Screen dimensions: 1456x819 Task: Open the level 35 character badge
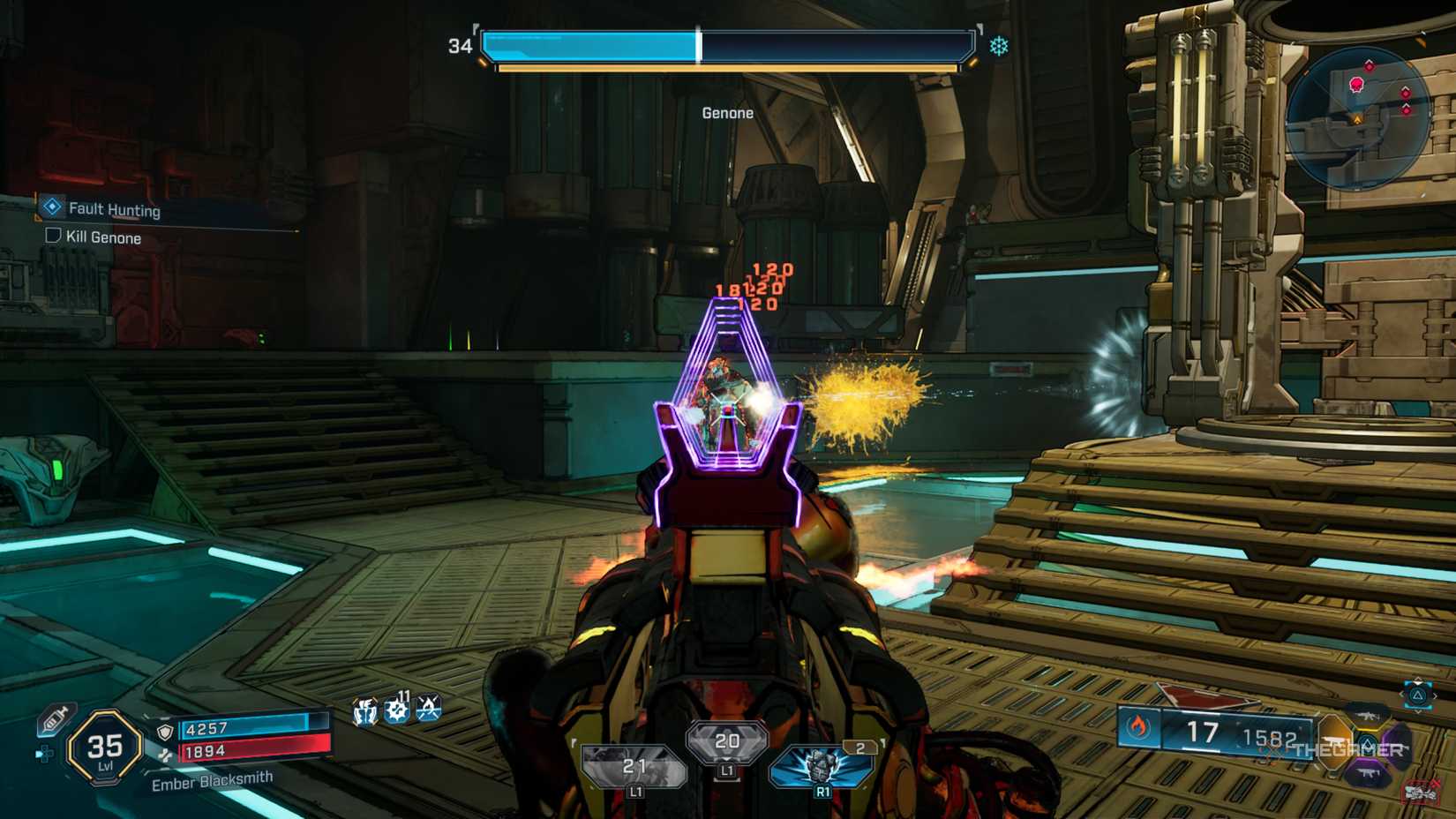(x=105, y=748)
